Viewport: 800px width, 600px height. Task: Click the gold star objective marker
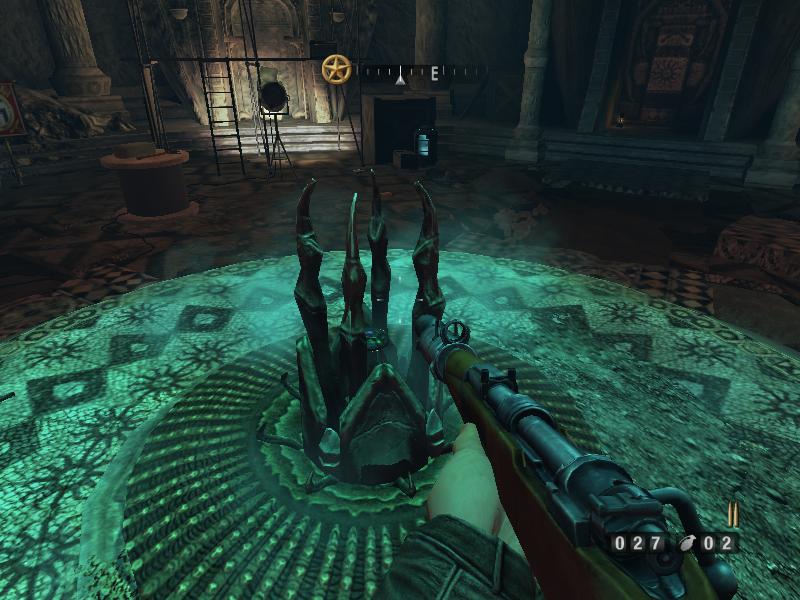click(x=336, y=69)
